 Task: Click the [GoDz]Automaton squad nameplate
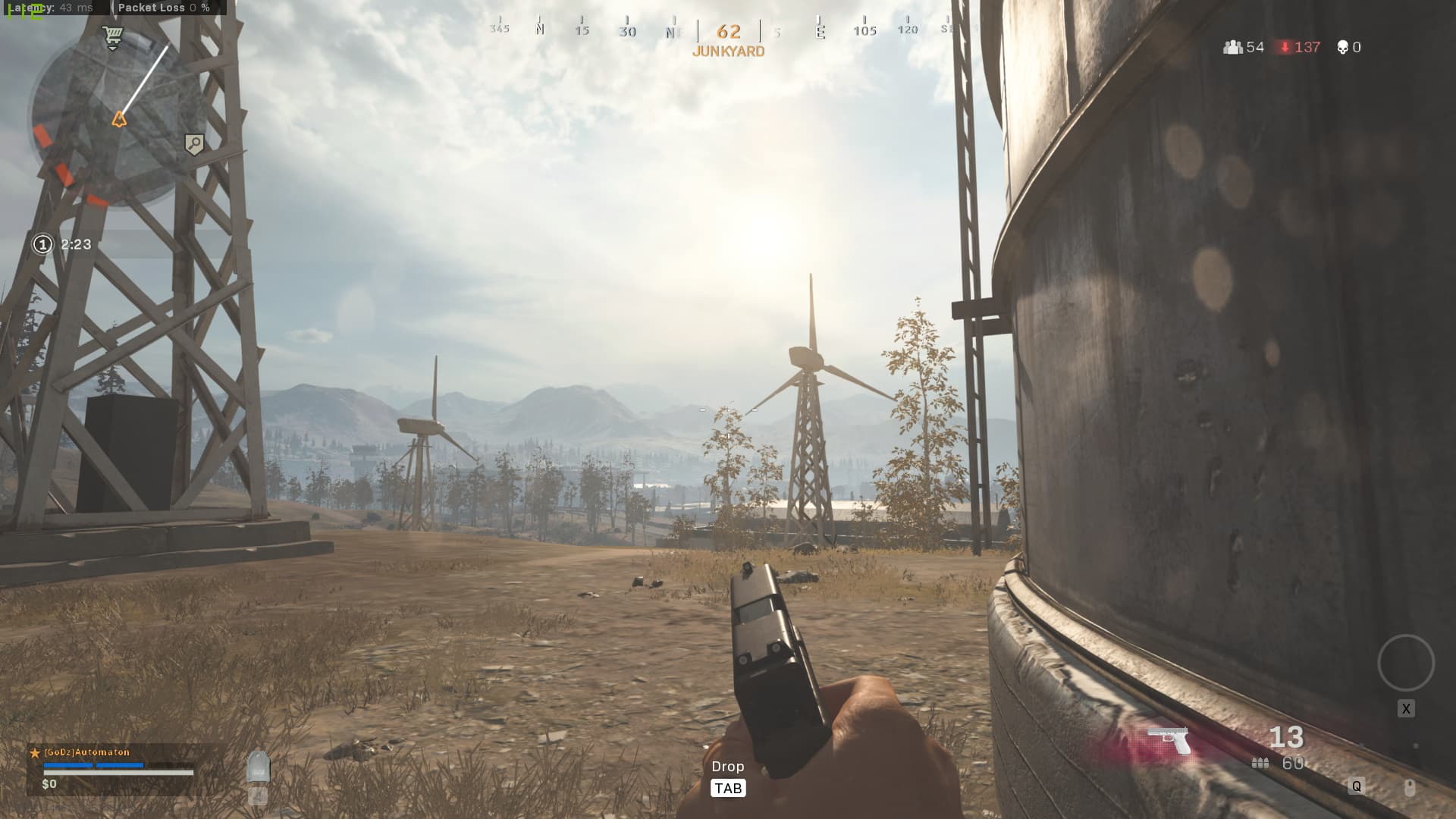87,752
